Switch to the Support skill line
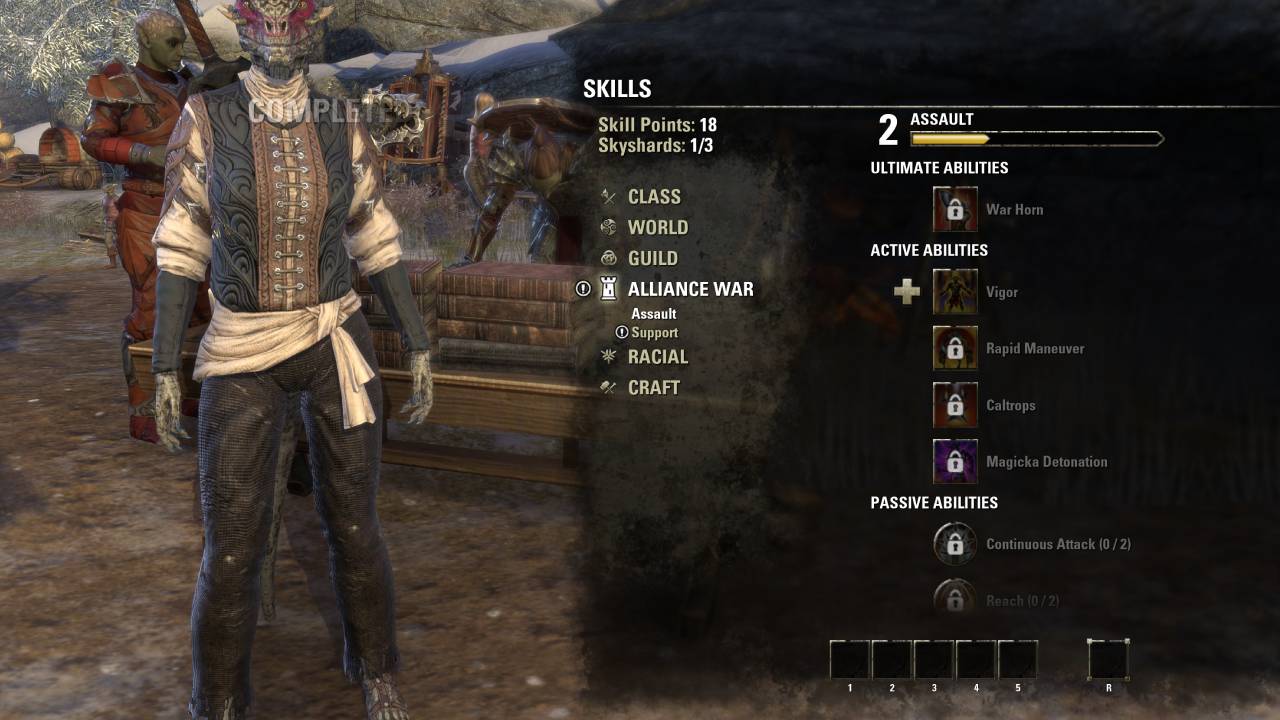 pos(654,333)
